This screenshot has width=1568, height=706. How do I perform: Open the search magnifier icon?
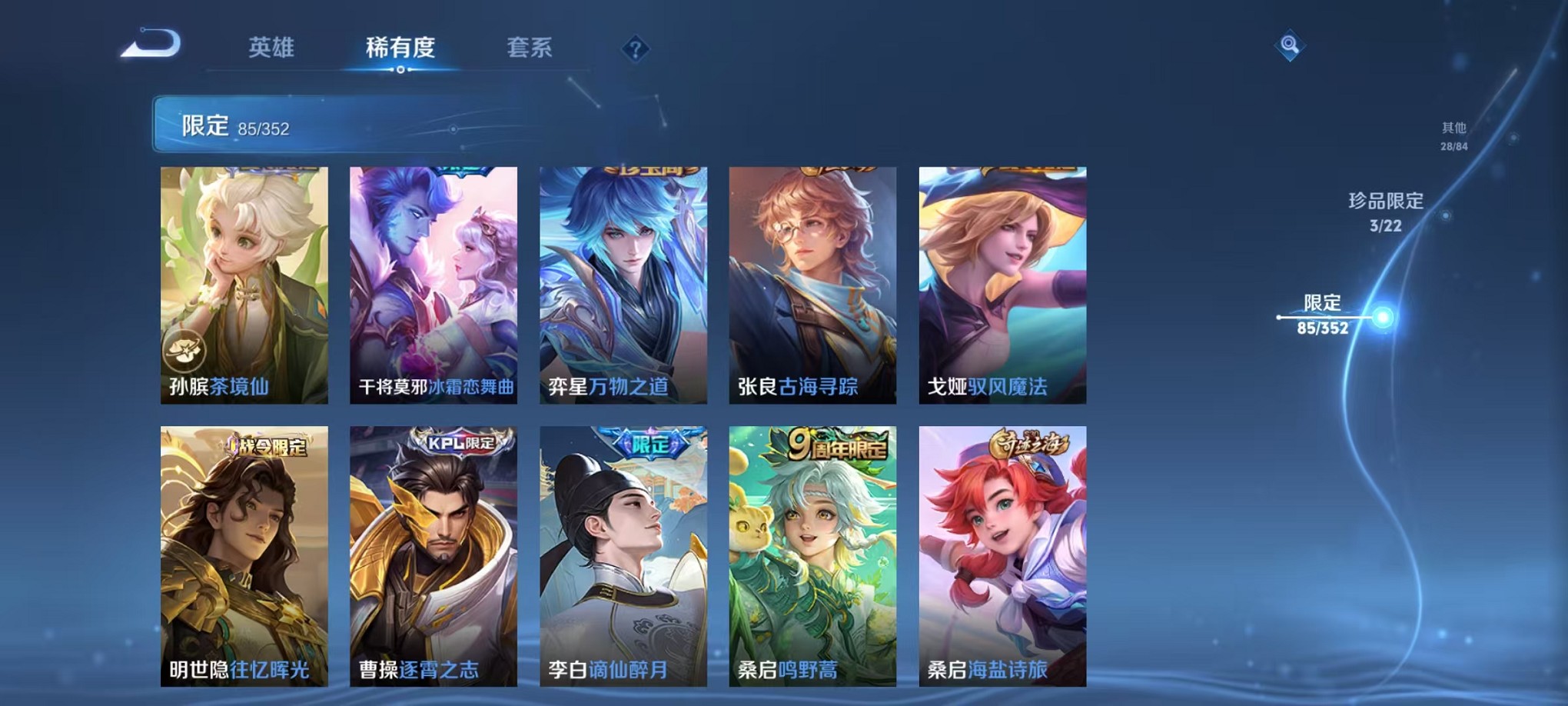[x=1291, y=46]
